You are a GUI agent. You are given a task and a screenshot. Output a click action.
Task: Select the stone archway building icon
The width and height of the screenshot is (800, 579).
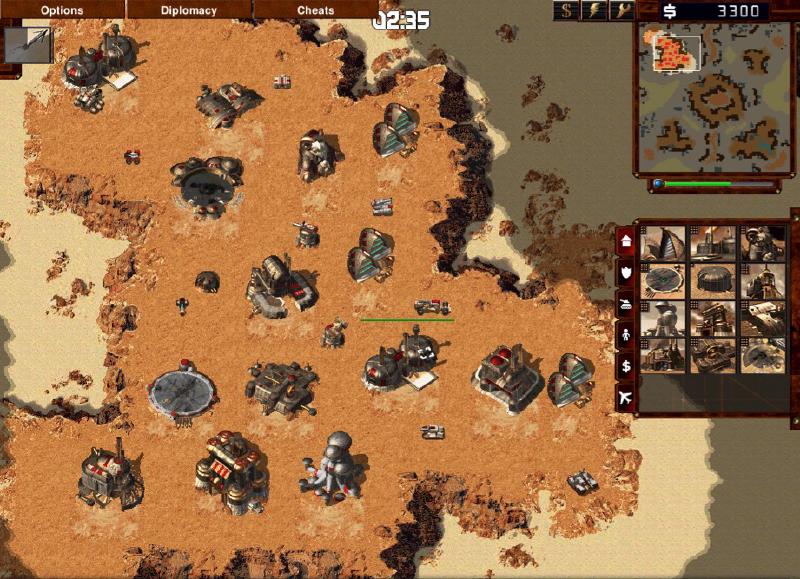pyautogui.click(x=713, y=318)
